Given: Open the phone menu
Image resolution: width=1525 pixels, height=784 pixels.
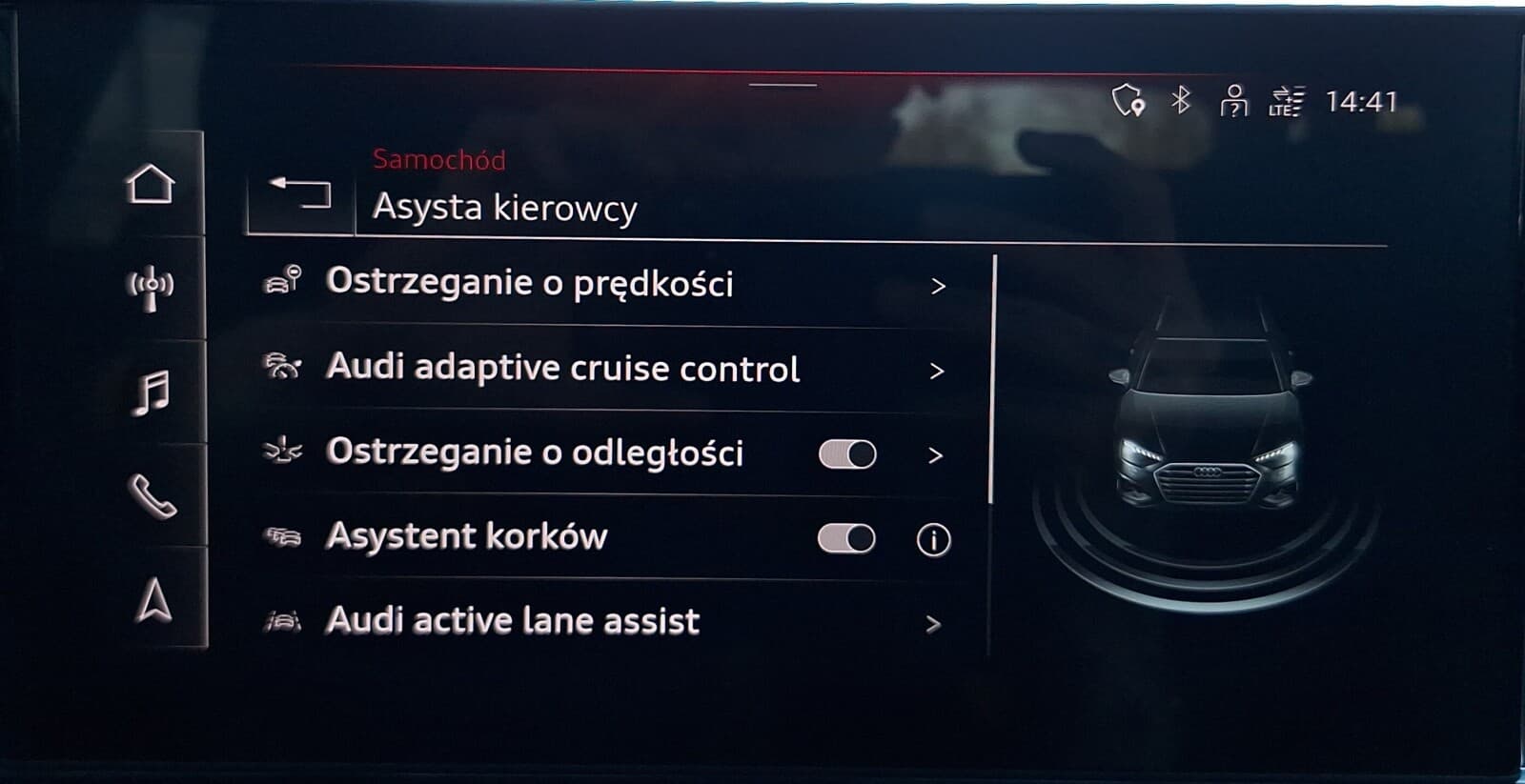Looking at the screenshot, I should (151, 495).
